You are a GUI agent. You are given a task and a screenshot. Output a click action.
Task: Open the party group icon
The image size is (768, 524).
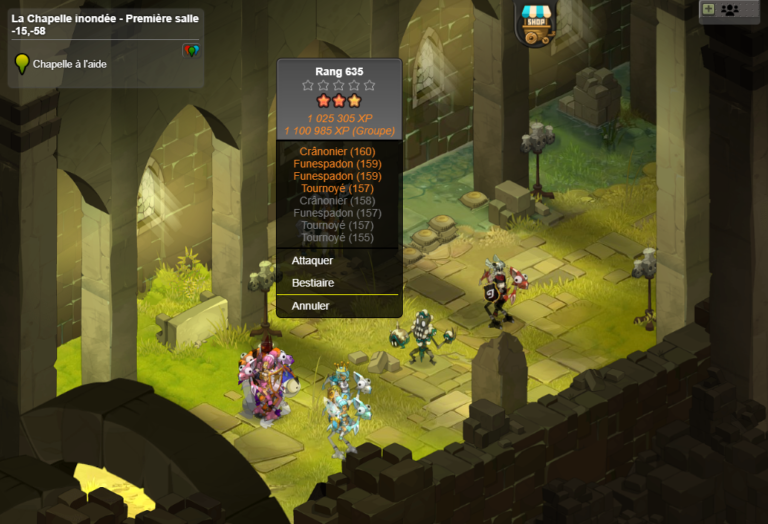pyautogui.click(x=731, y=10)
